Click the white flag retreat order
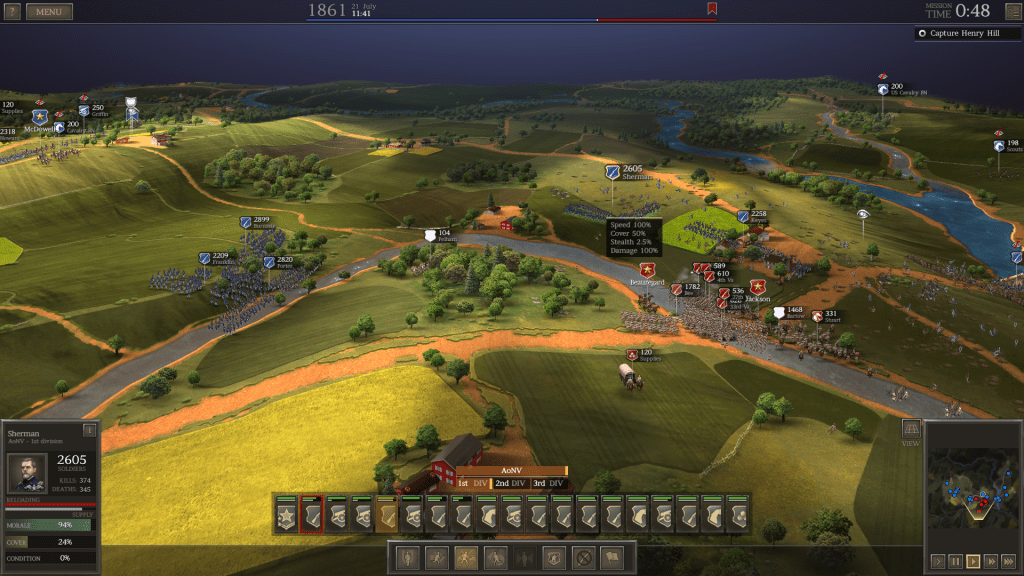The width and height of the screenshot is (1024, 576). 610,558
